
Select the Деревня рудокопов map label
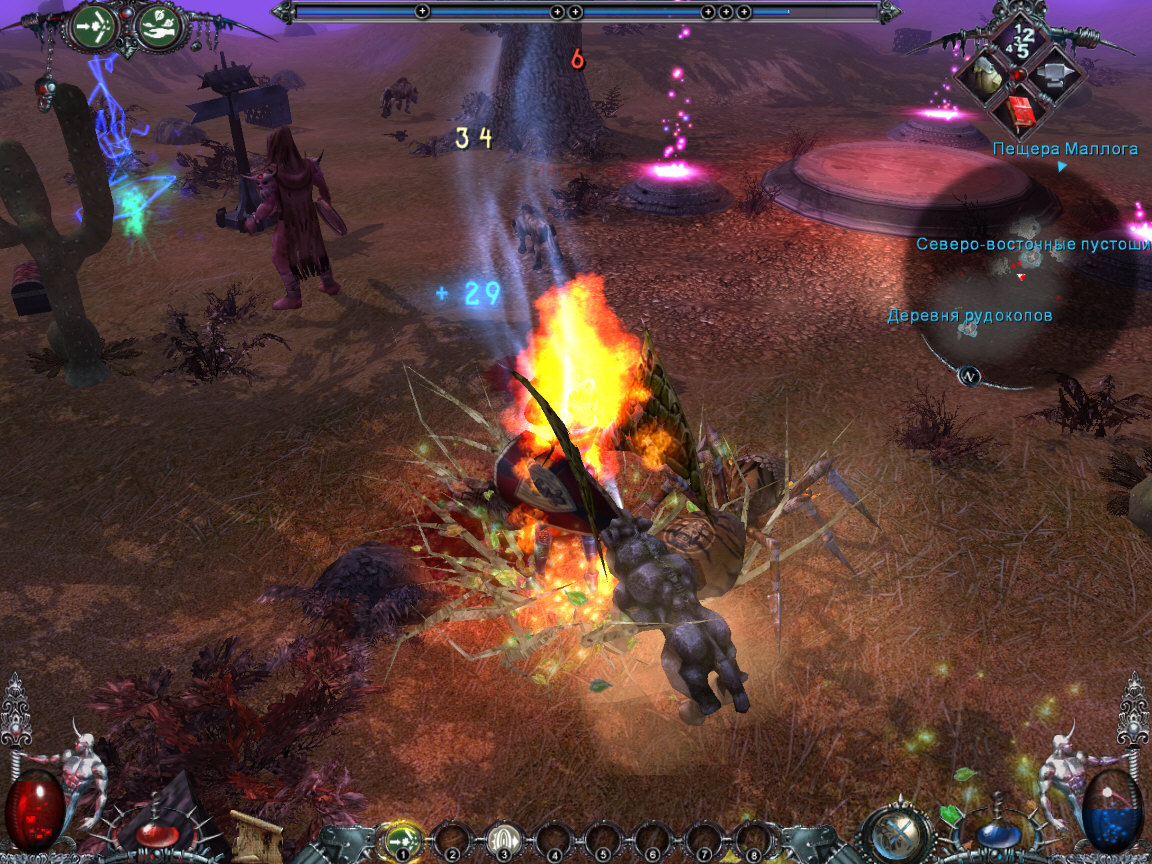pos(969,316)
